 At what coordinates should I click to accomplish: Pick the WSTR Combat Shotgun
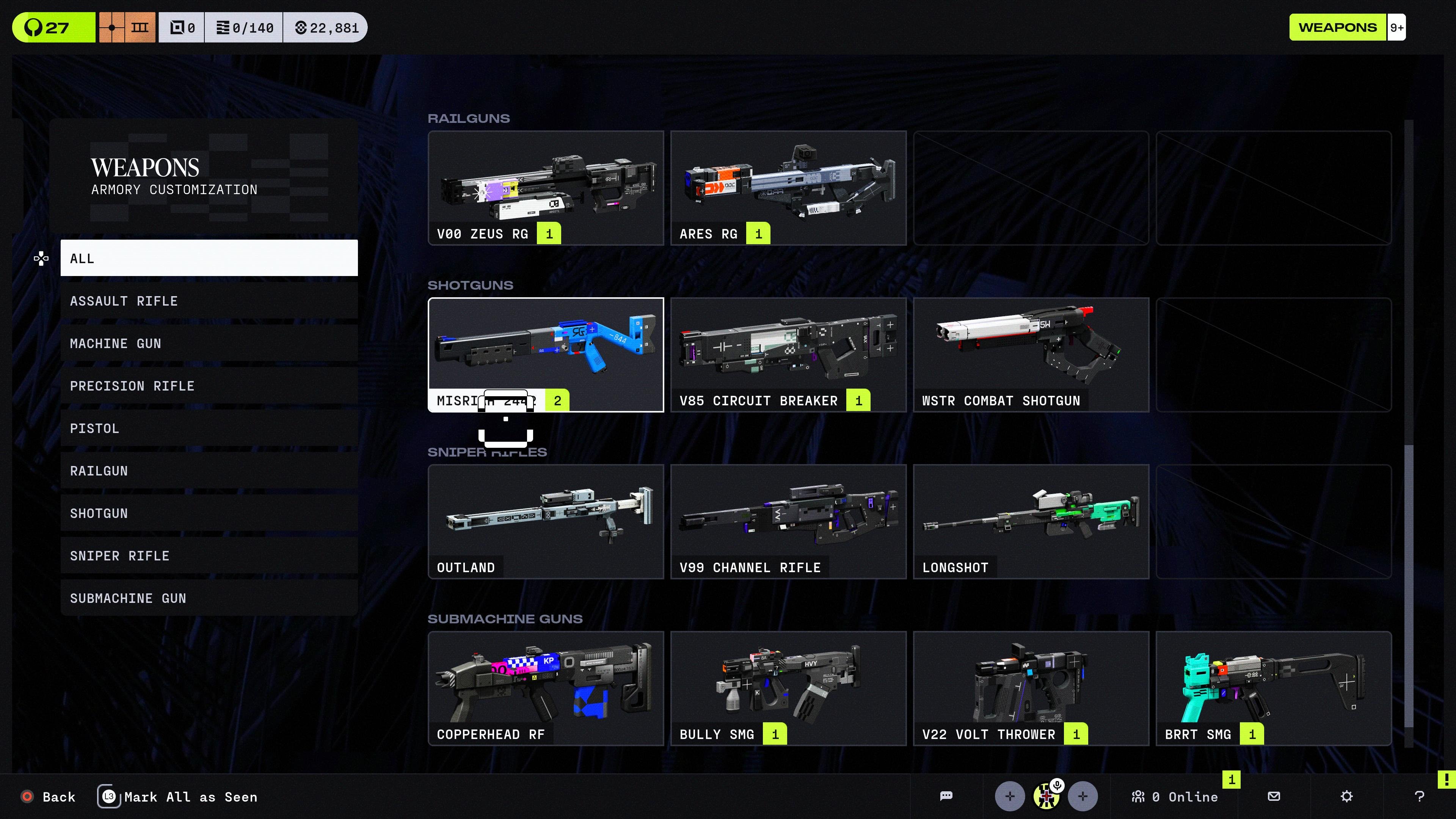(1031, 355)
